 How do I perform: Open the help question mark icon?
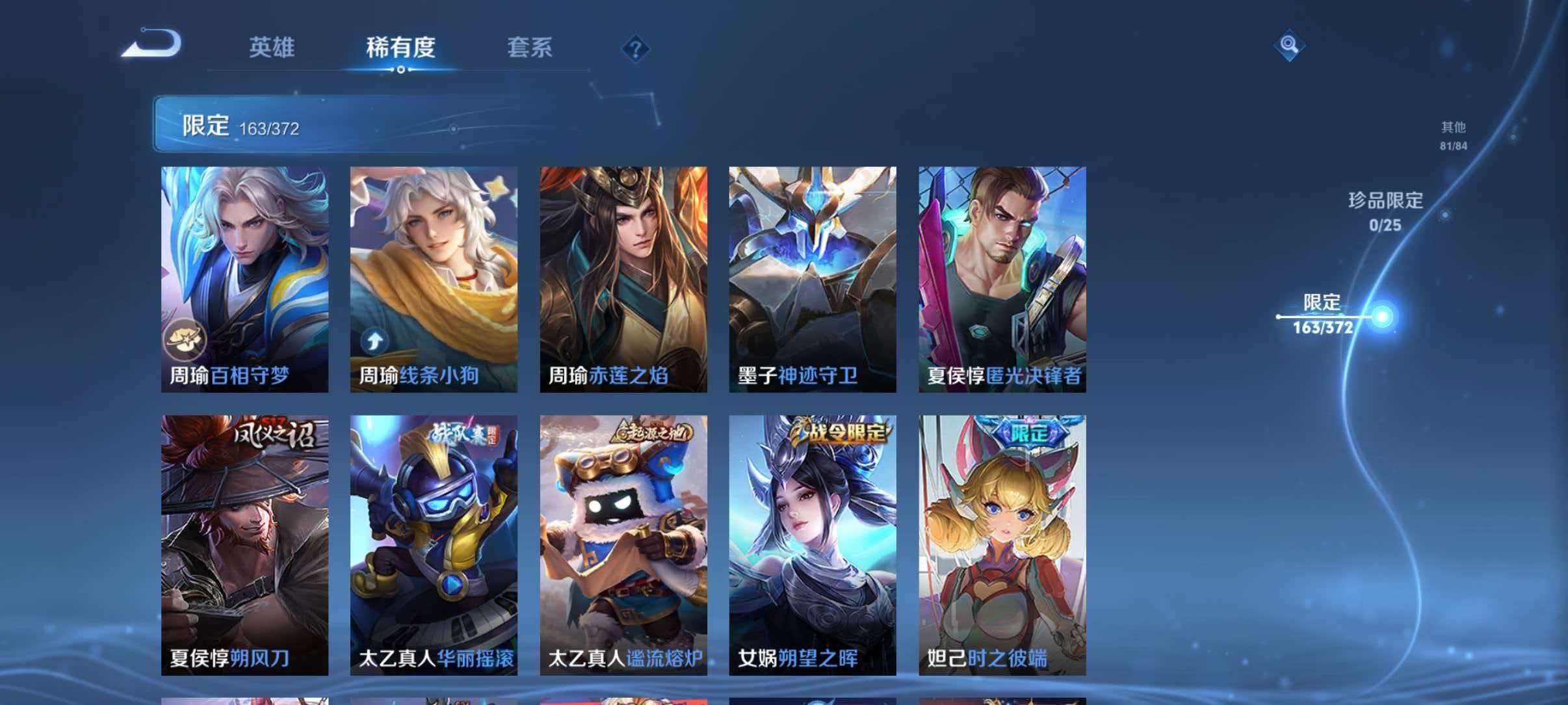tap(636, 48)
